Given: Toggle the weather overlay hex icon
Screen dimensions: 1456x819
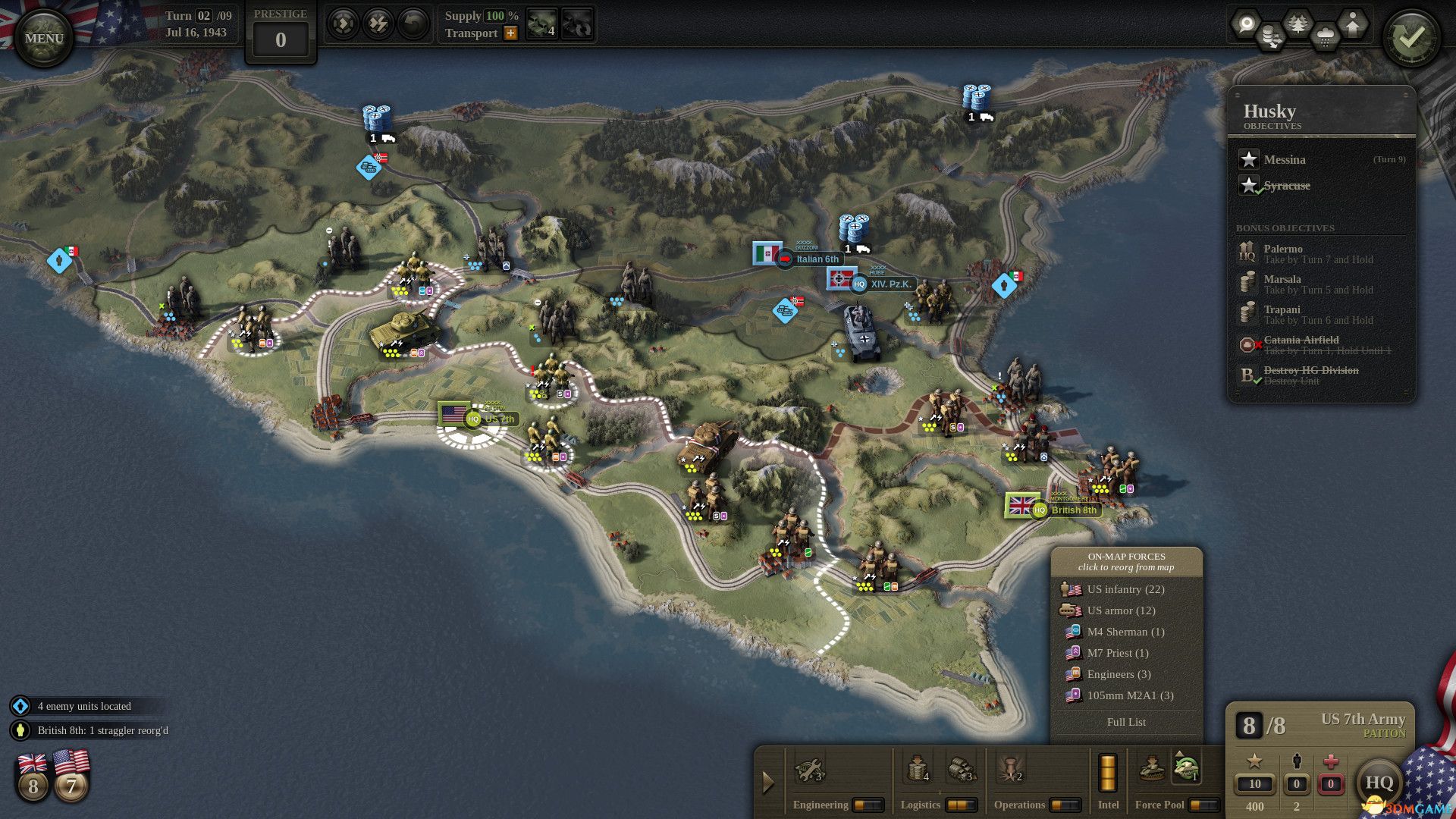Looking at the screenshot, I should [x=1325, y=34].
